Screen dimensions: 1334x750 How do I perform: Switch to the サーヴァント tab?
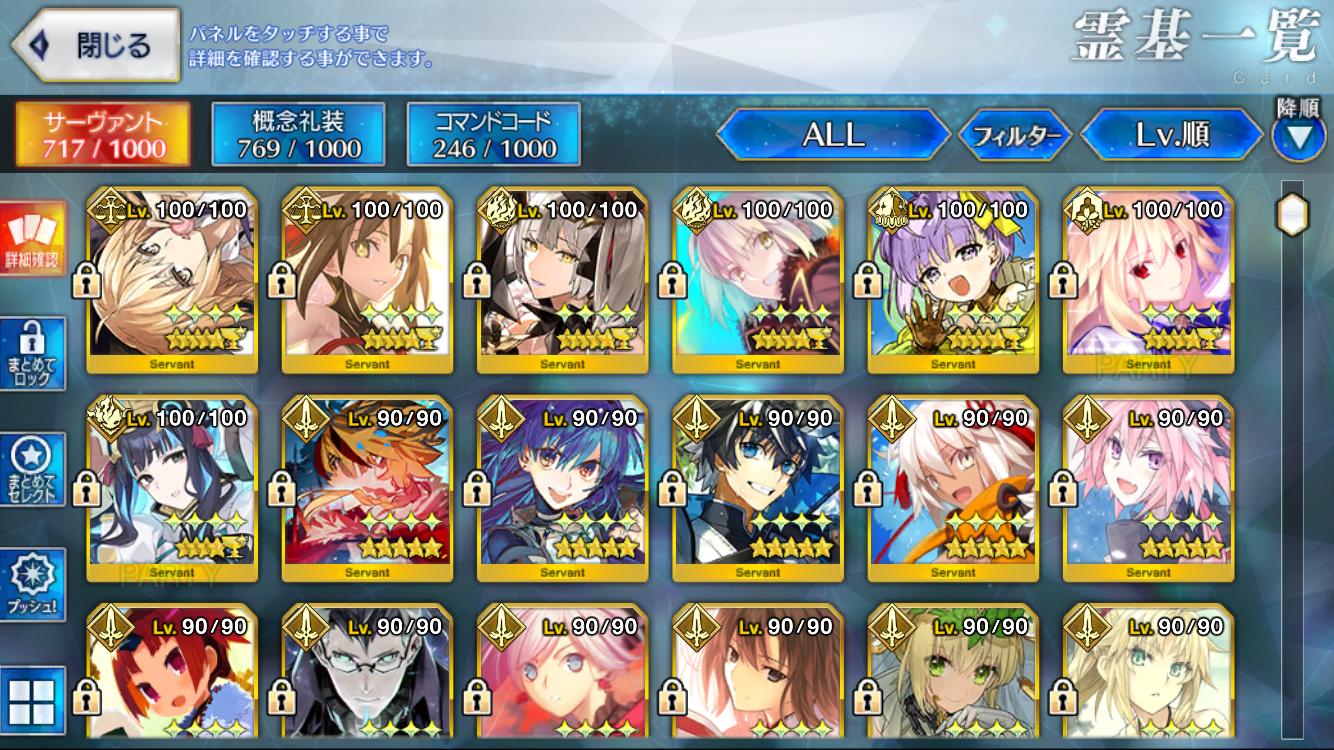pyautogui.click(x=103, y=135)
